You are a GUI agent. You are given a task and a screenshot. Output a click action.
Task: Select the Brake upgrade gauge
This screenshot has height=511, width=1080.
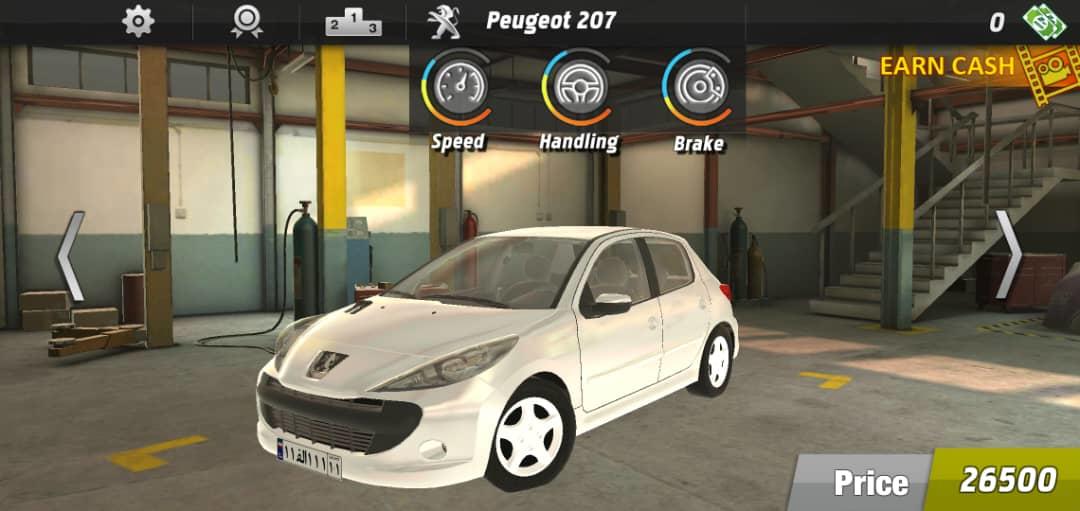(x=698, y=87)
